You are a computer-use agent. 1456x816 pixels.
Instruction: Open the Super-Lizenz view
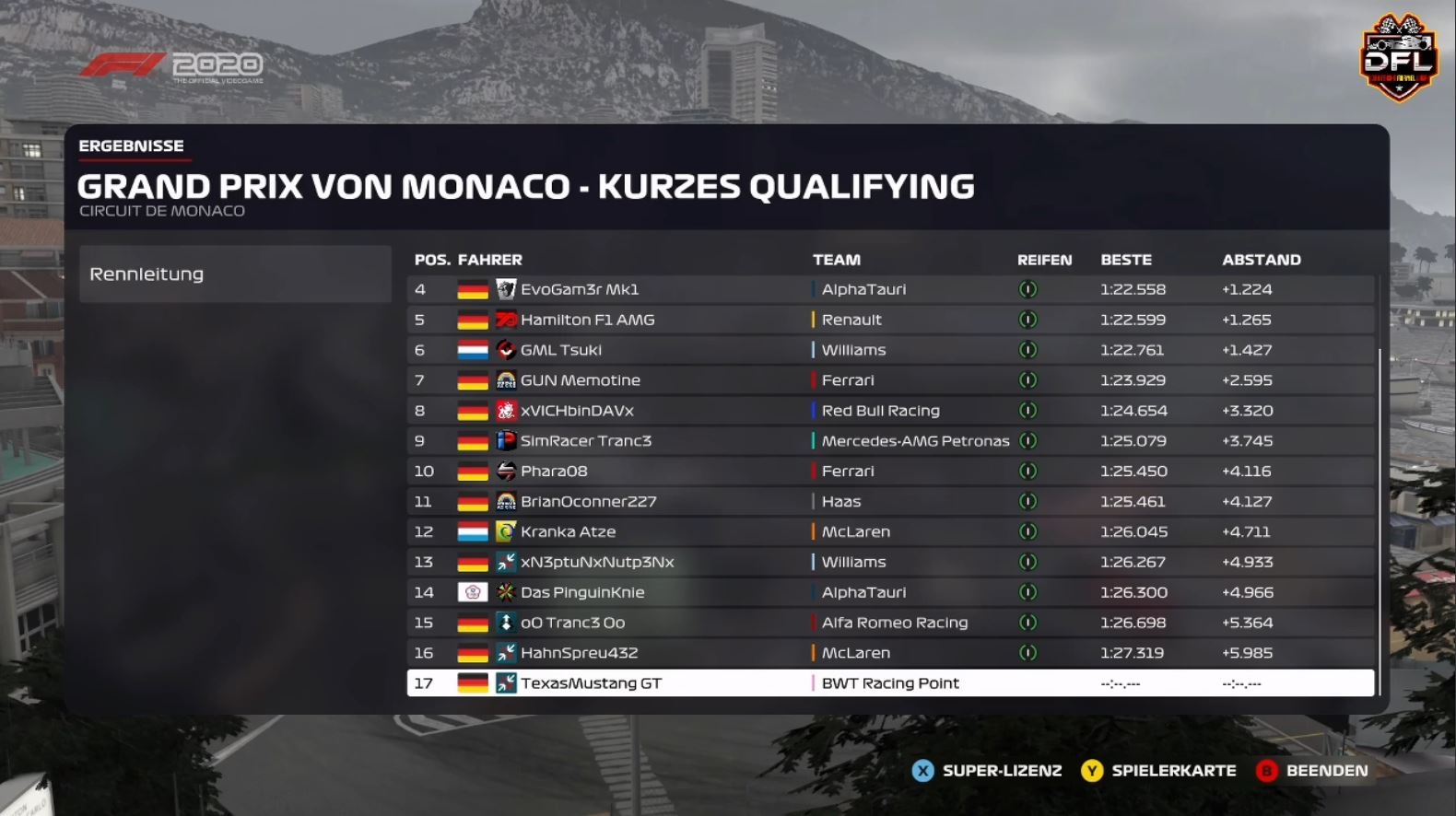pyautogui.click(x=987, y=771)
